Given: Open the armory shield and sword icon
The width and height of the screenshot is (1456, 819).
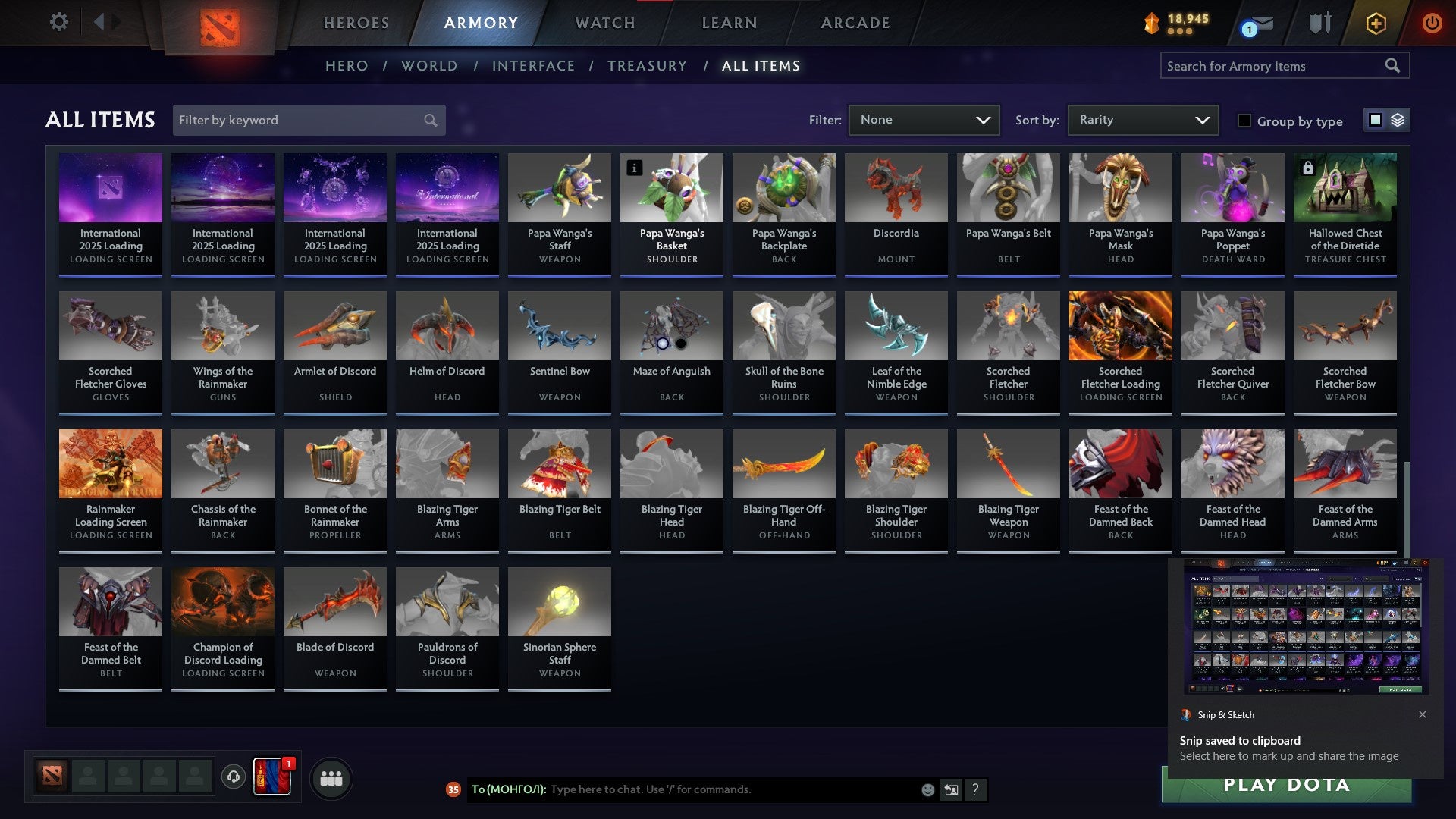Looking at the screenshot, I should point(1319,23).
